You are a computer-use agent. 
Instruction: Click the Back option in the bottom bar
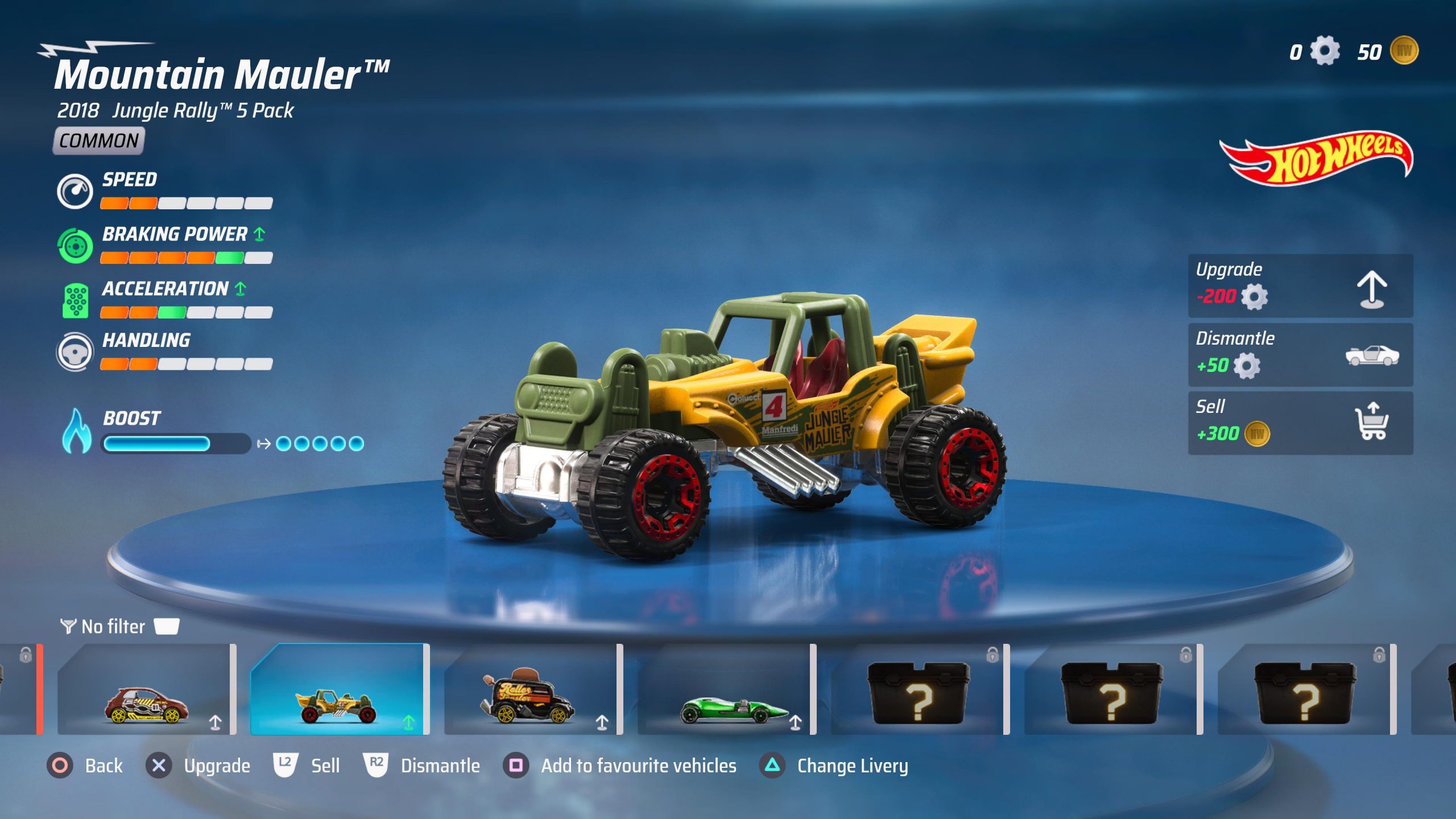(x=85, y=766)
